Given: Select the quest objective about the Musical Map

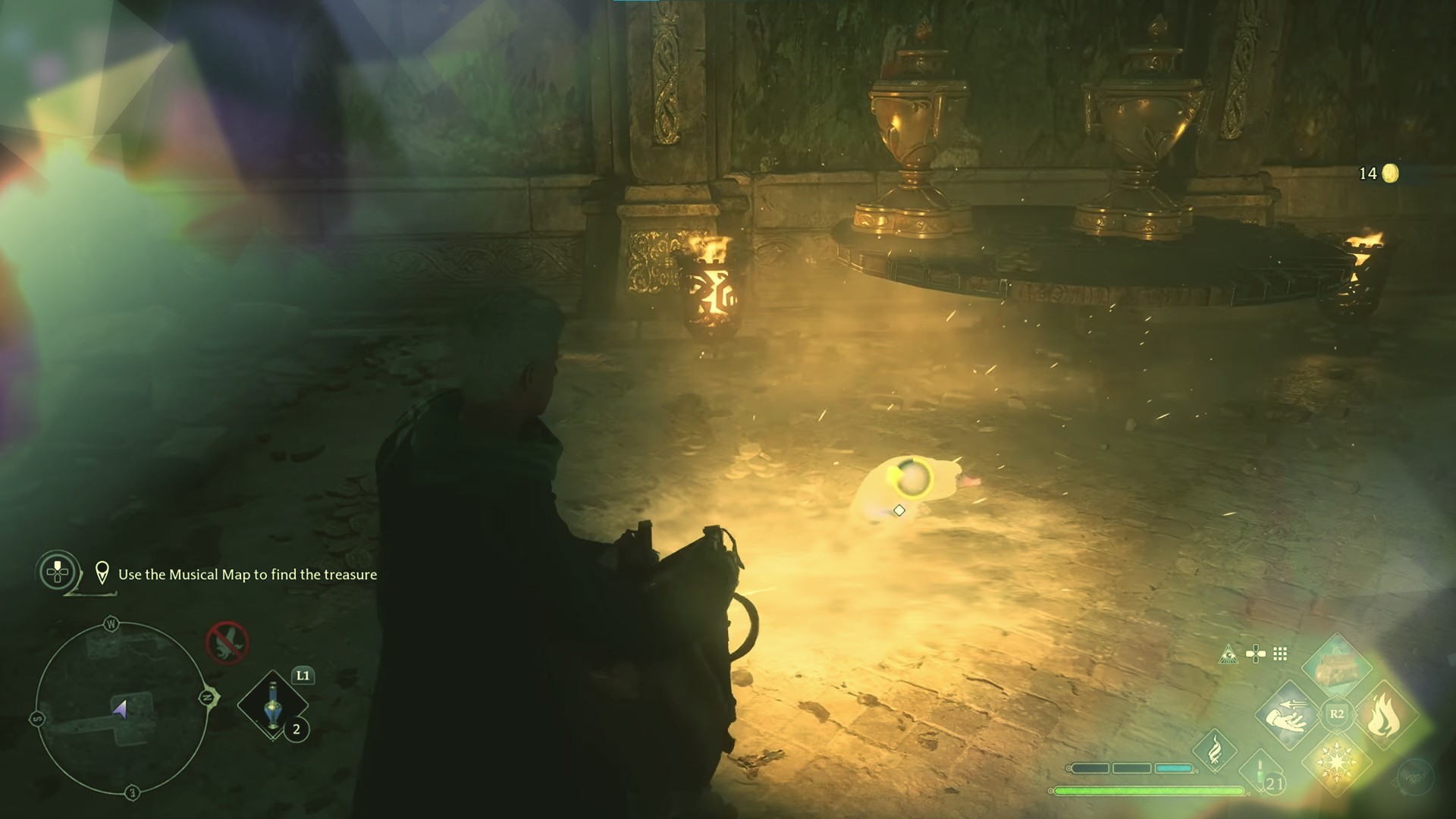Looking at the screenshot, I should [247, 575].
